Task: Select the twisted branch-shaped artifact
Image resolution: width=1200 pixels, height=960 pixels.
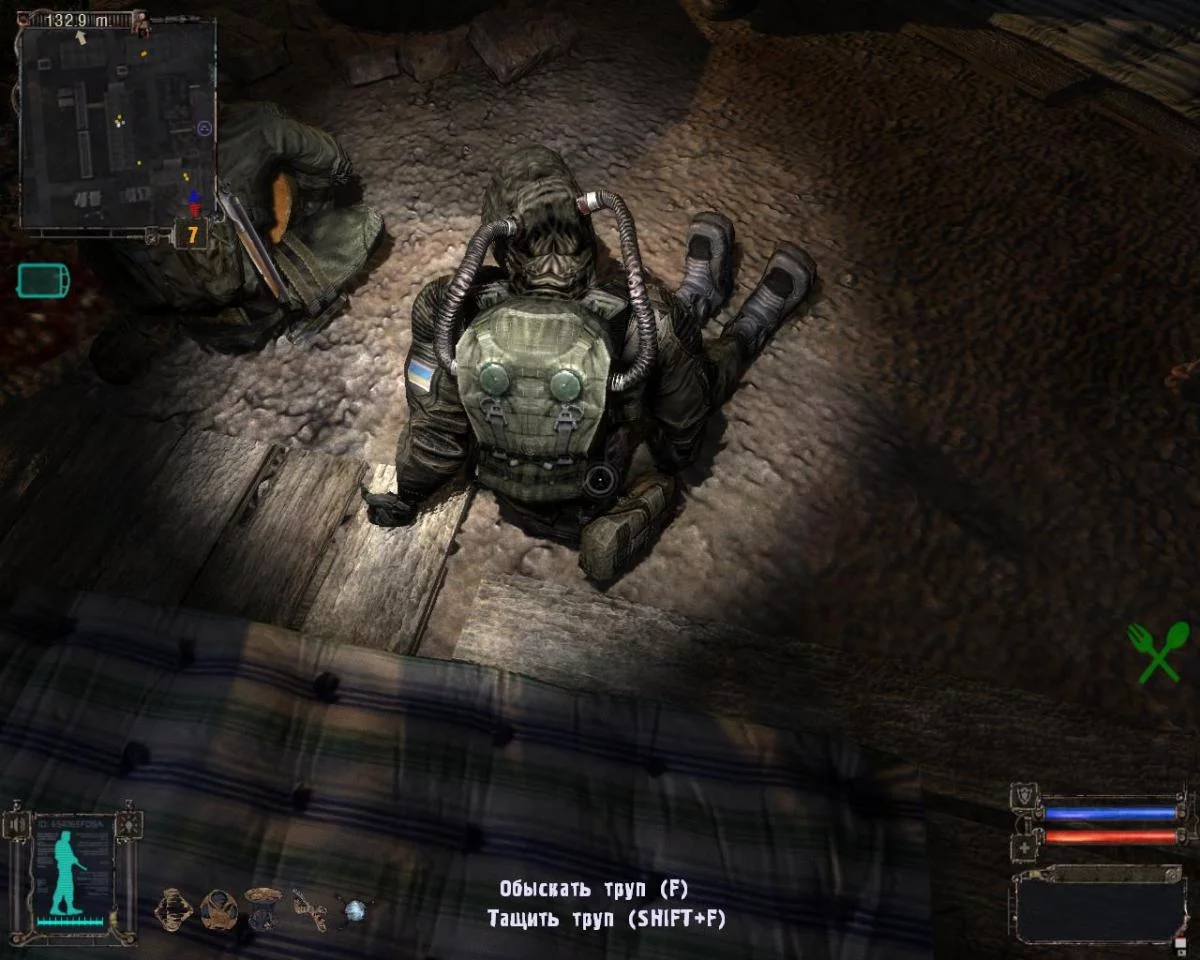Action: [x=309, y=910]
